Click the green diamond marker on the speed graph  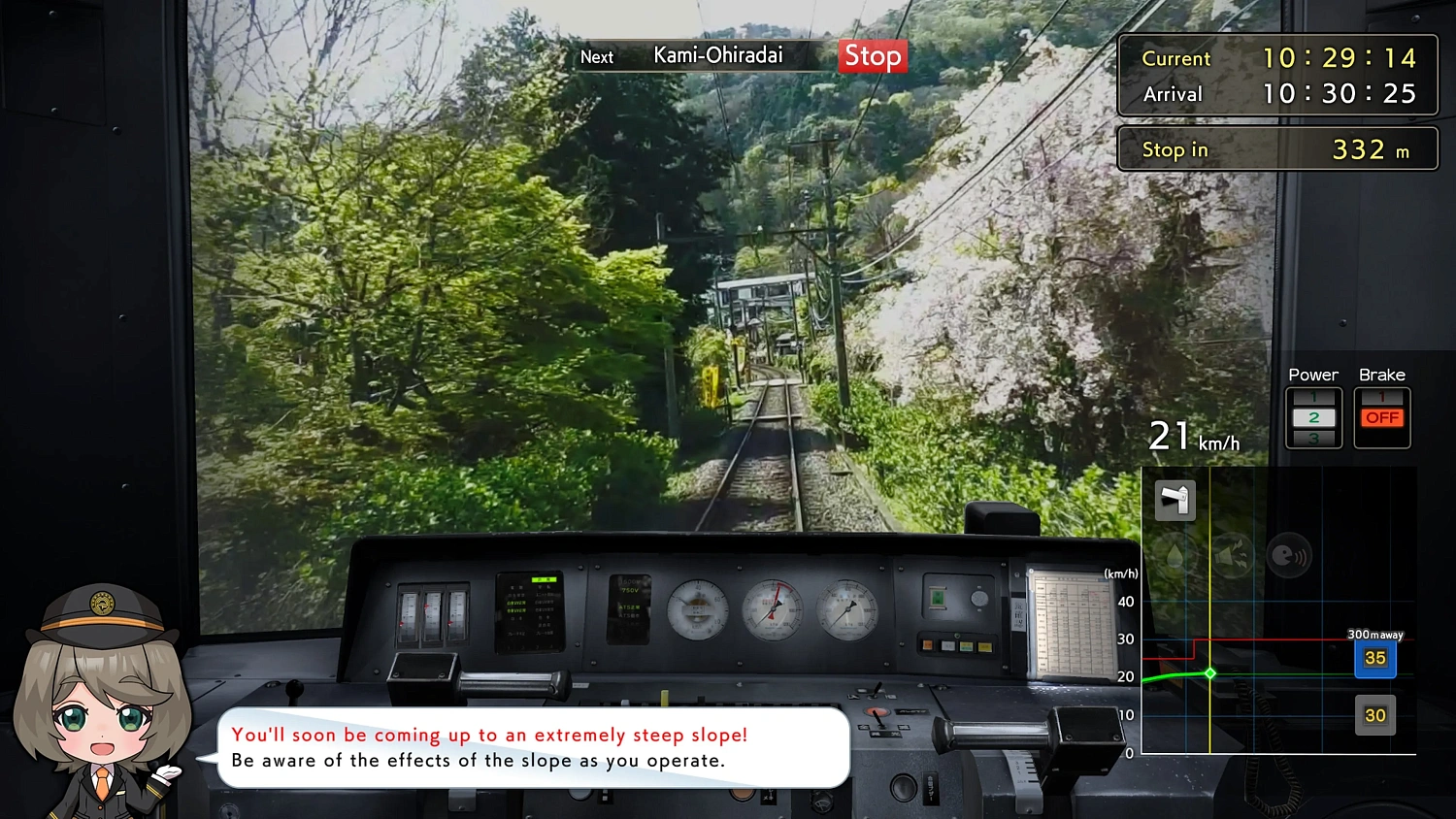(x=1209, y=672)
